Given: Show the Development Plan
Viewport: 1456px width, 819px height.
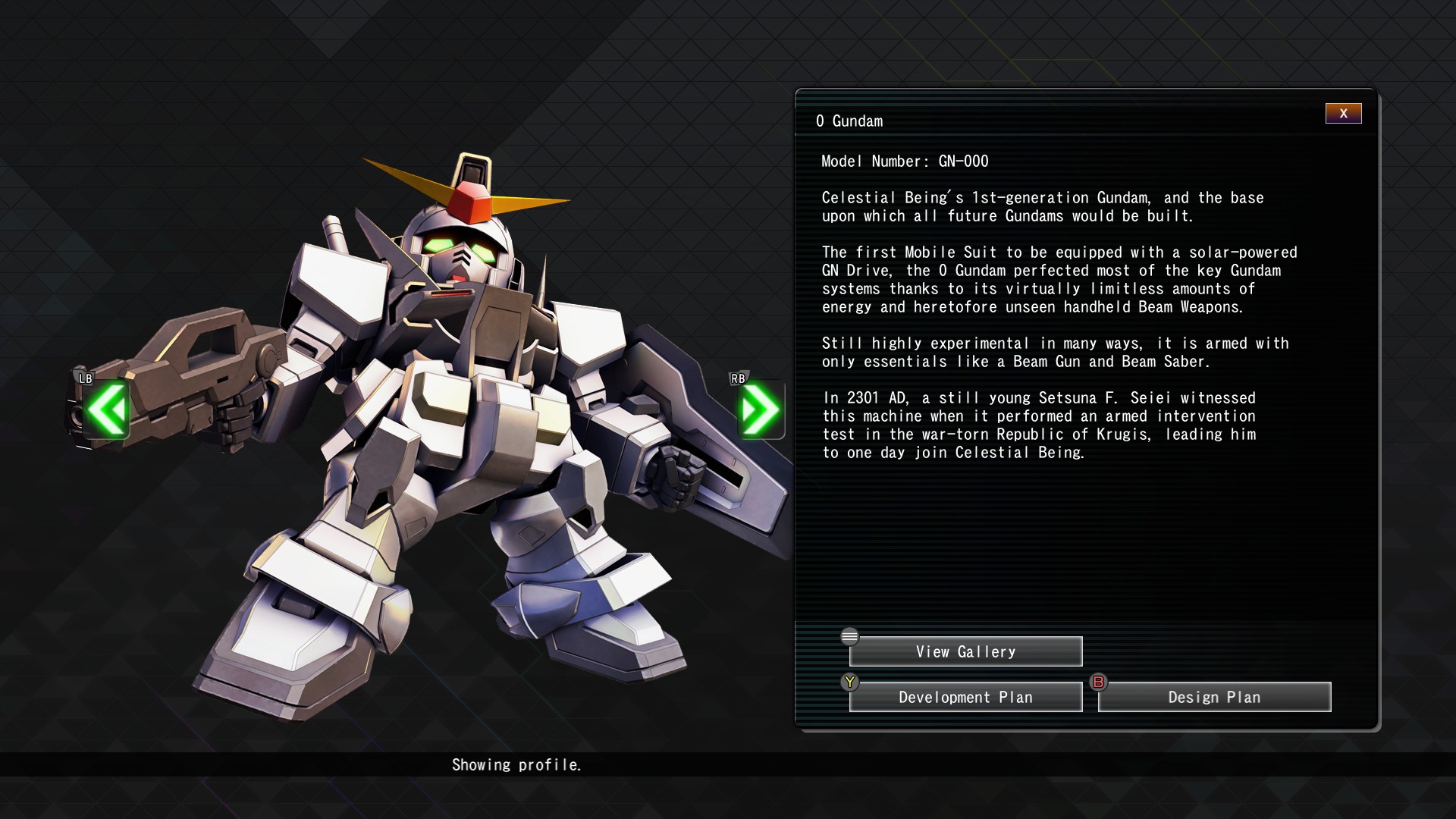Looking at the screenshot, I should click(965, 697).
